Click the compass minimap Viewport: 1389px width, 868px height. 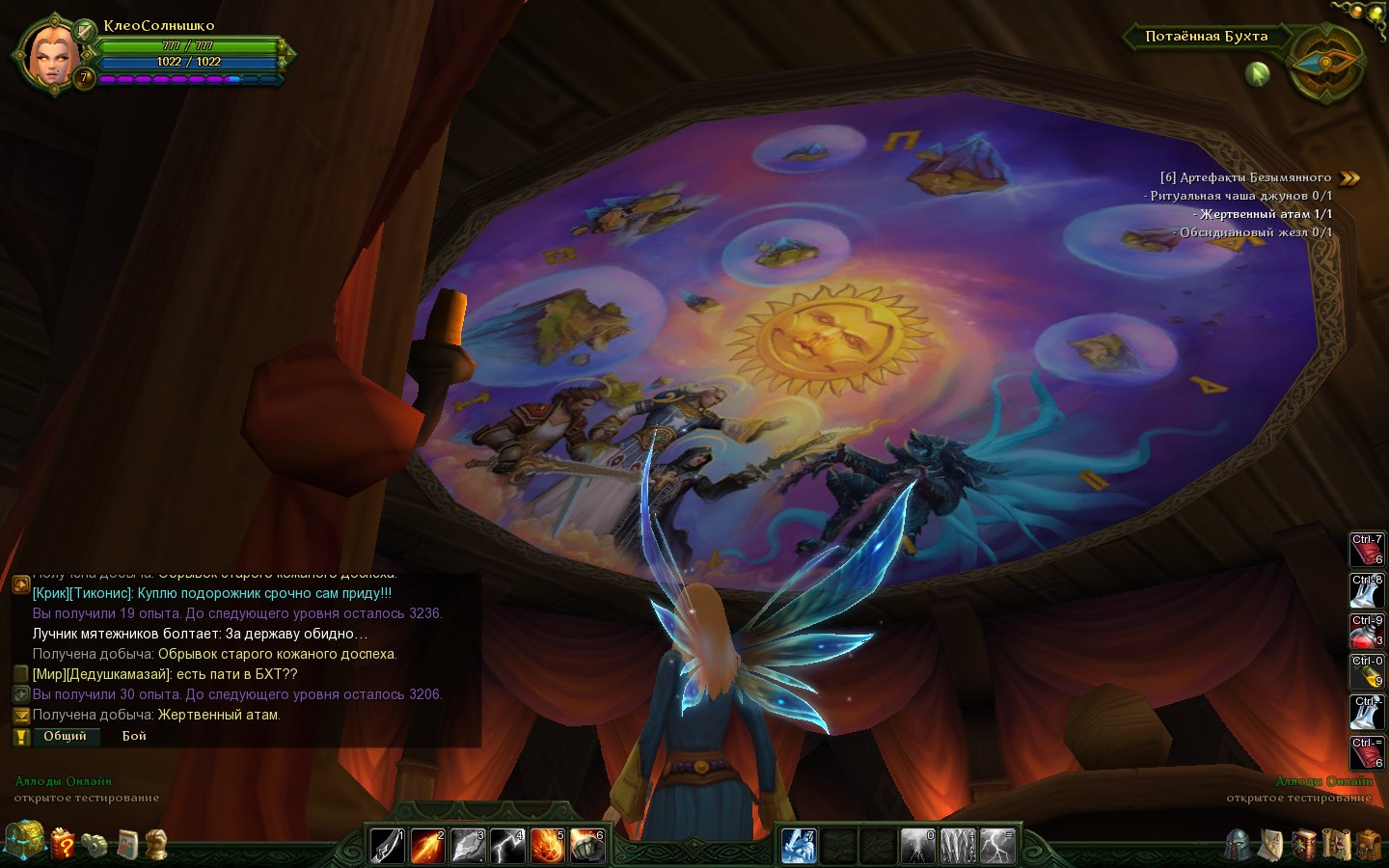[x=1325, y=64]
